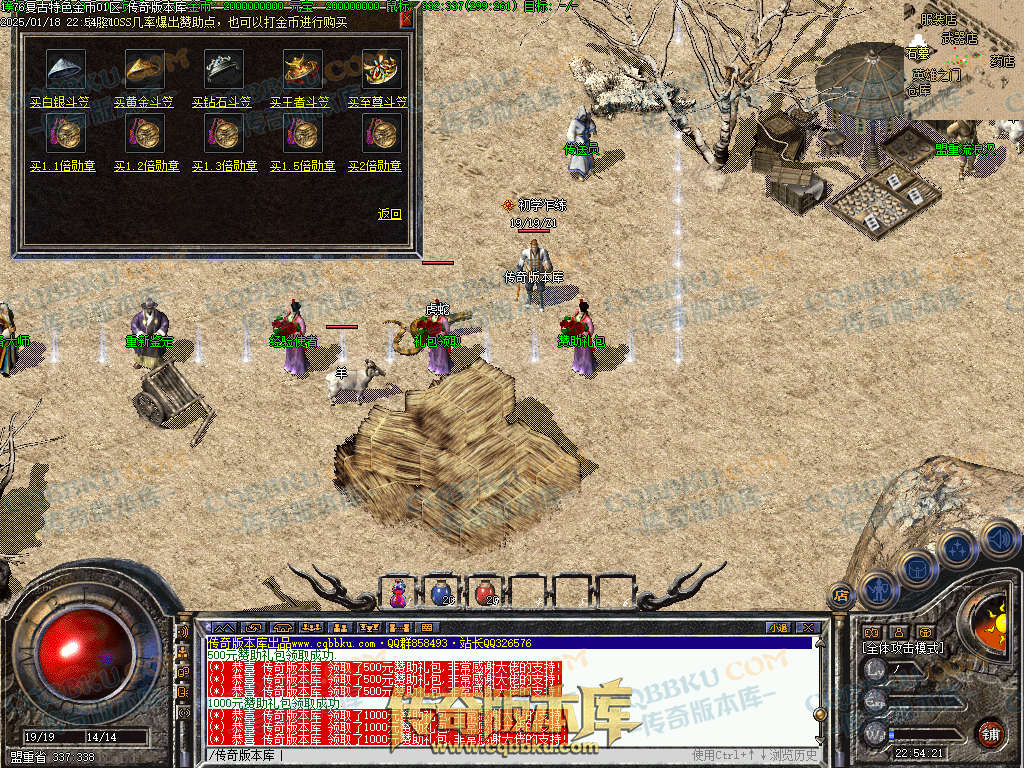
Task: Click the 小退 logout button
Action: coord(778,628)
